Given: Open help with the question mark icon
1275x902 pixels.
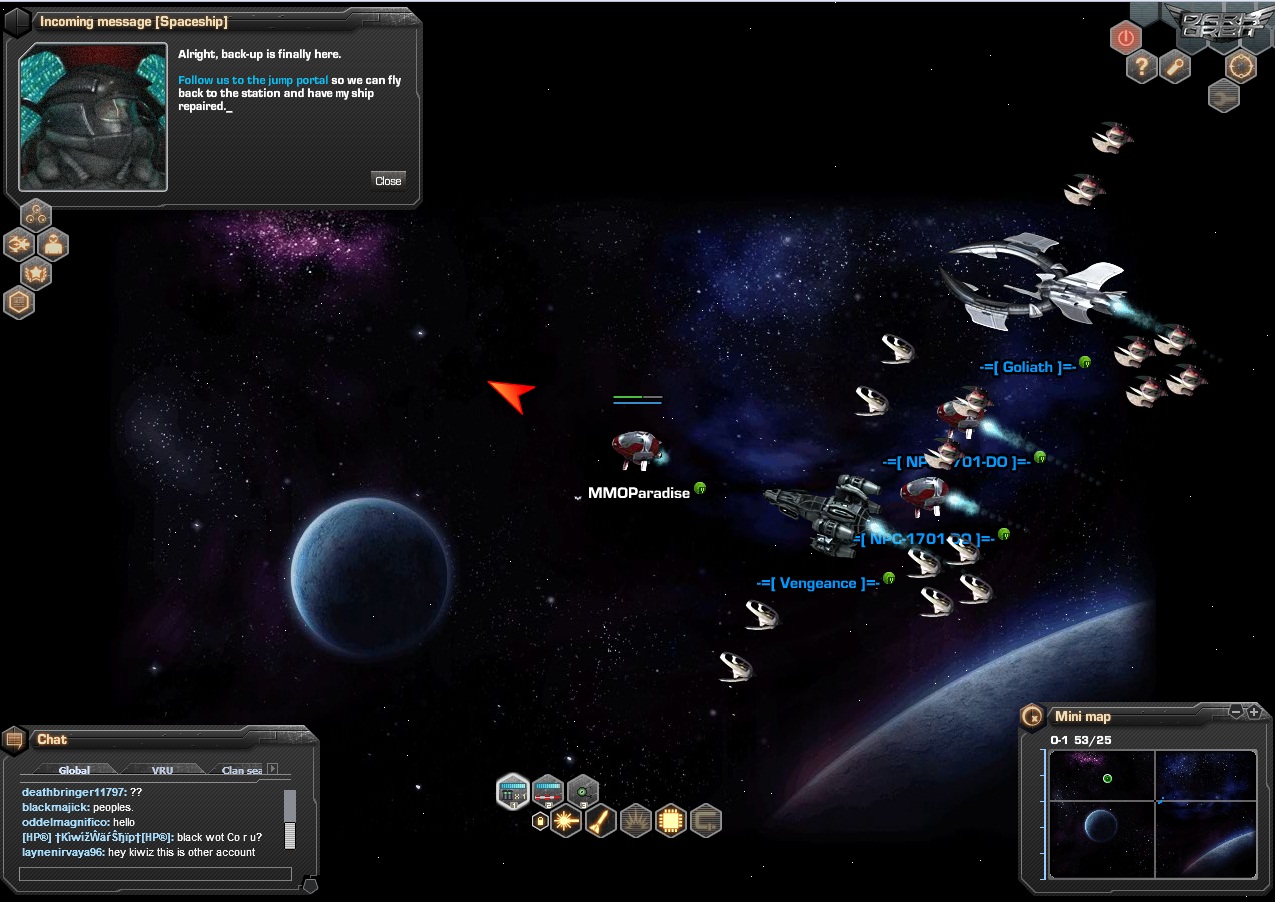Looking at the screenshot, I should click(x=1142, y=67).
